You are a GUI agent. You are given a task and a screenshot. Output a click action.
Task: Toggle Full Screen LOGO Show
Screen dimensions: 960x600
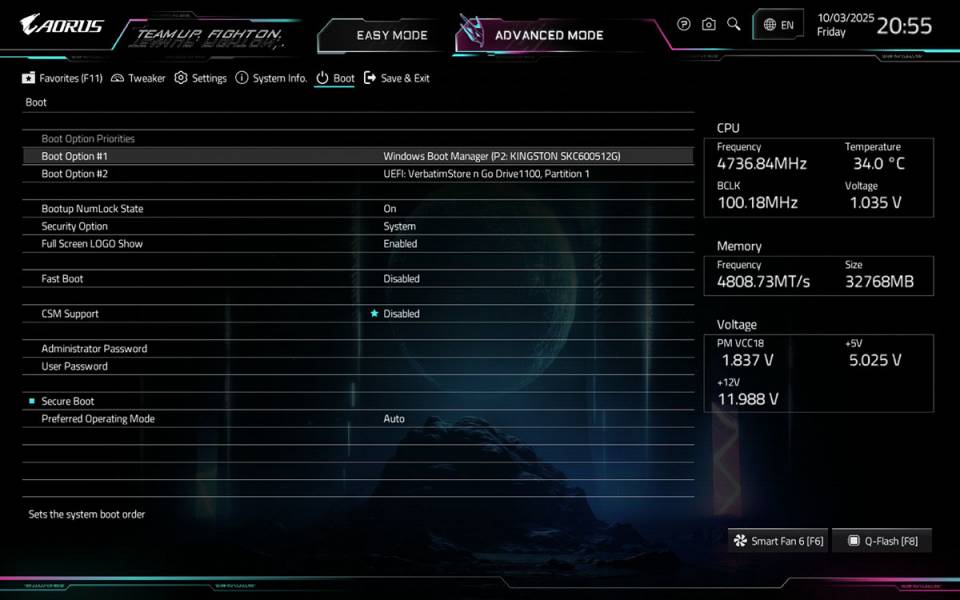pyautogui.click(x=400, y=244)
